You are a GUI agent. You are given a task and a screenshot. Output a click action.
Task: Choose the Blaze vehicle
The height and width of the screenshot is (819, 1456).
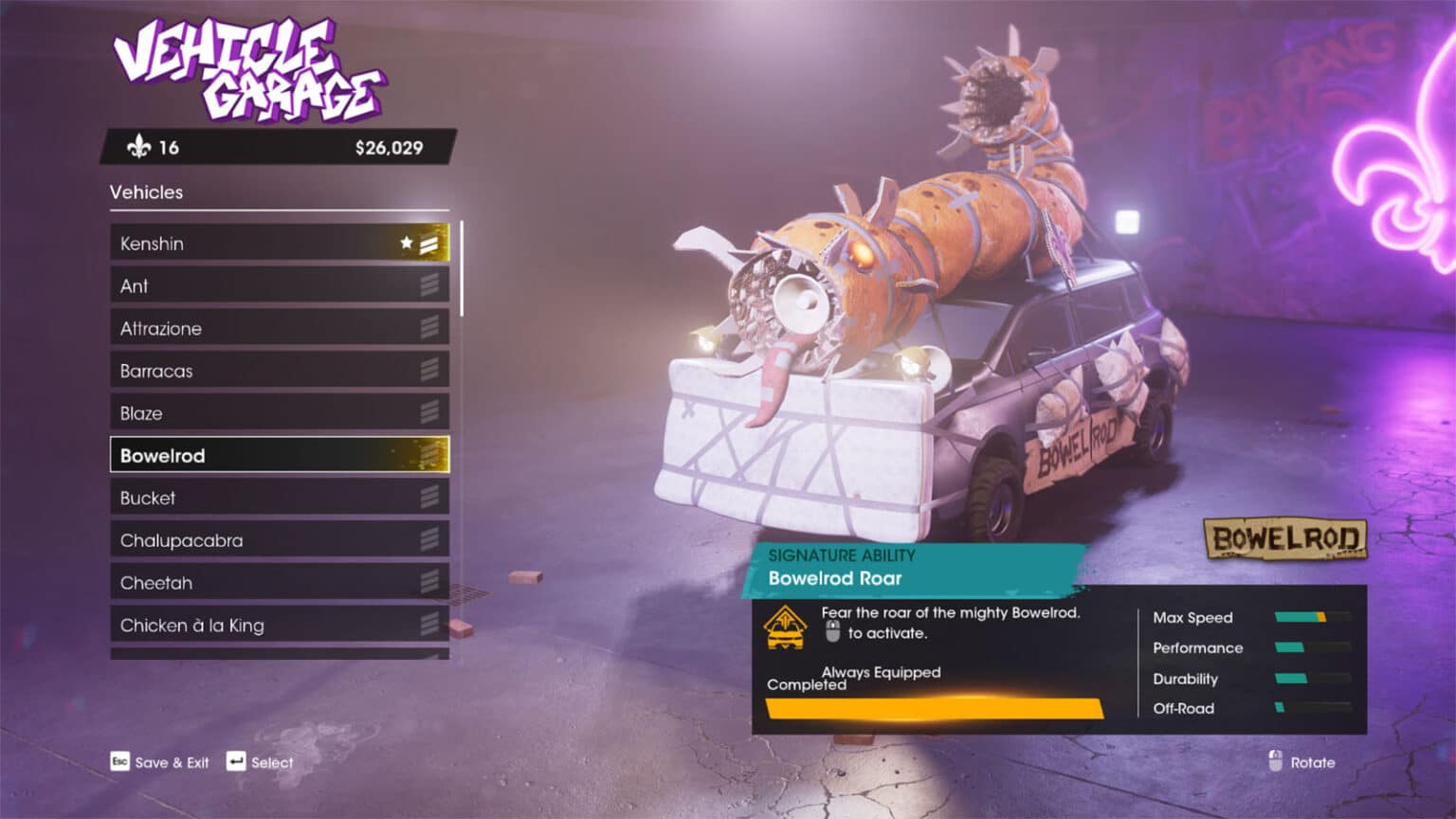279,413
